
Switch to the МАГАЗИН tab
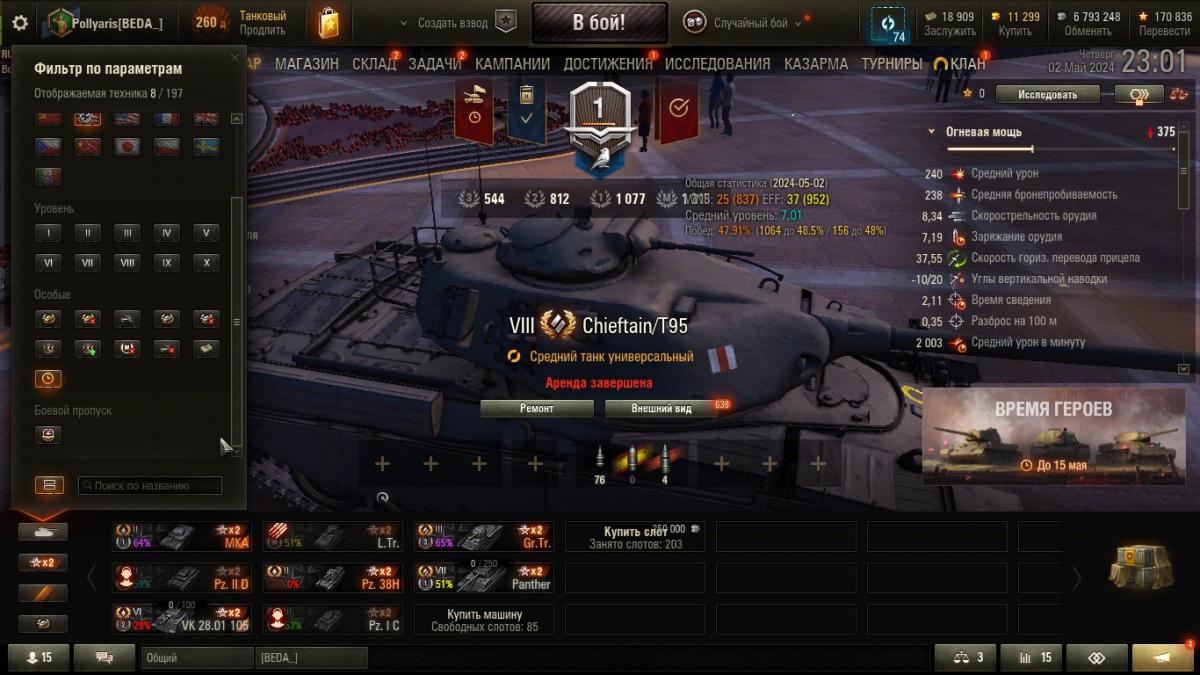(x=307, y=64)
